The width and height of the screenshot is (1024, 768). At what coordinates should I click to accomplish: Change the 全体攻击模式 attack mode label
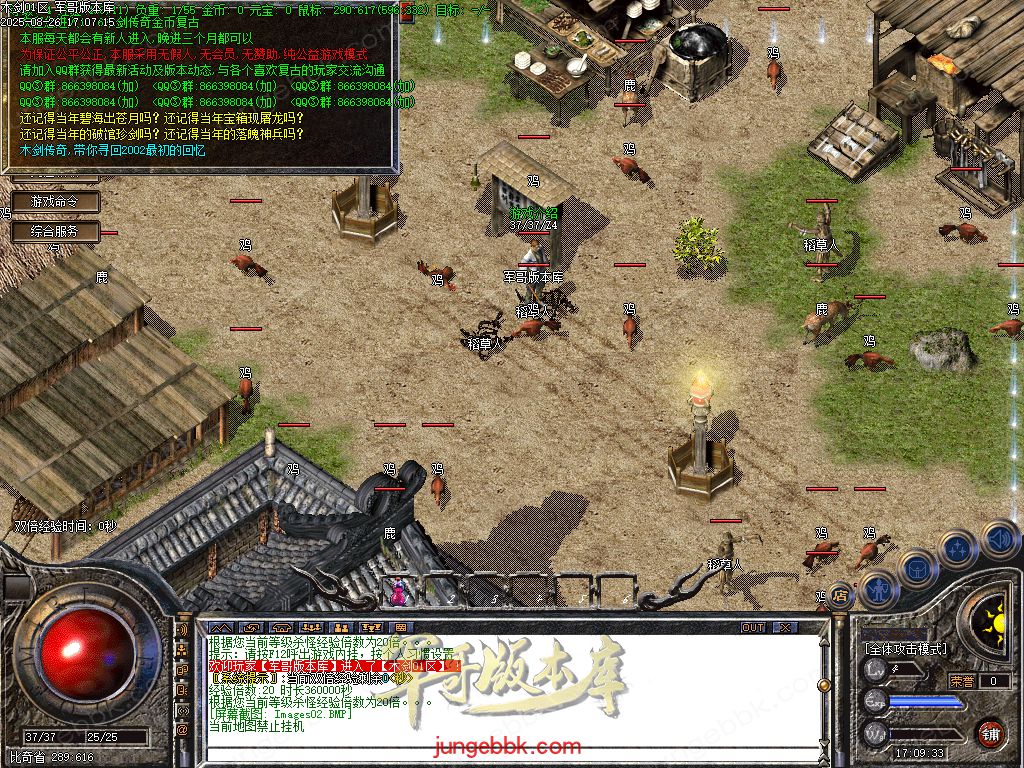click(x=906, y=648)
